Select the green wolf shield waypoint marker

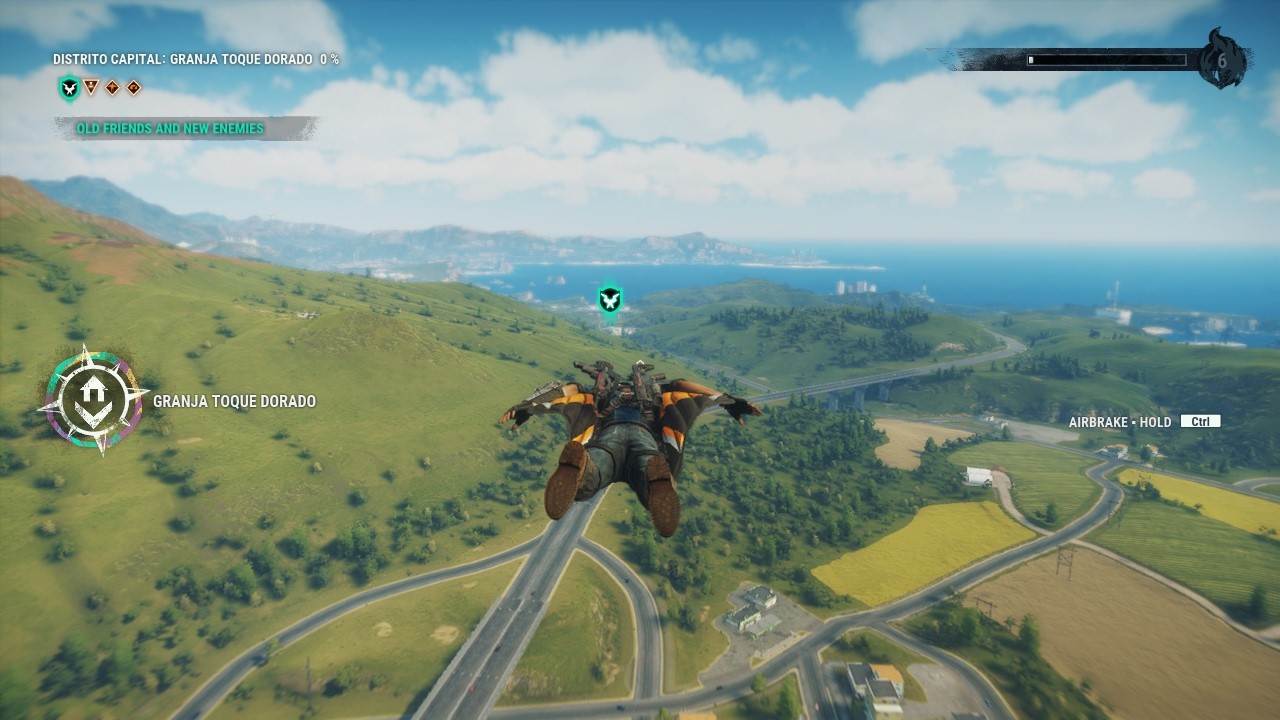pos(610,298)
